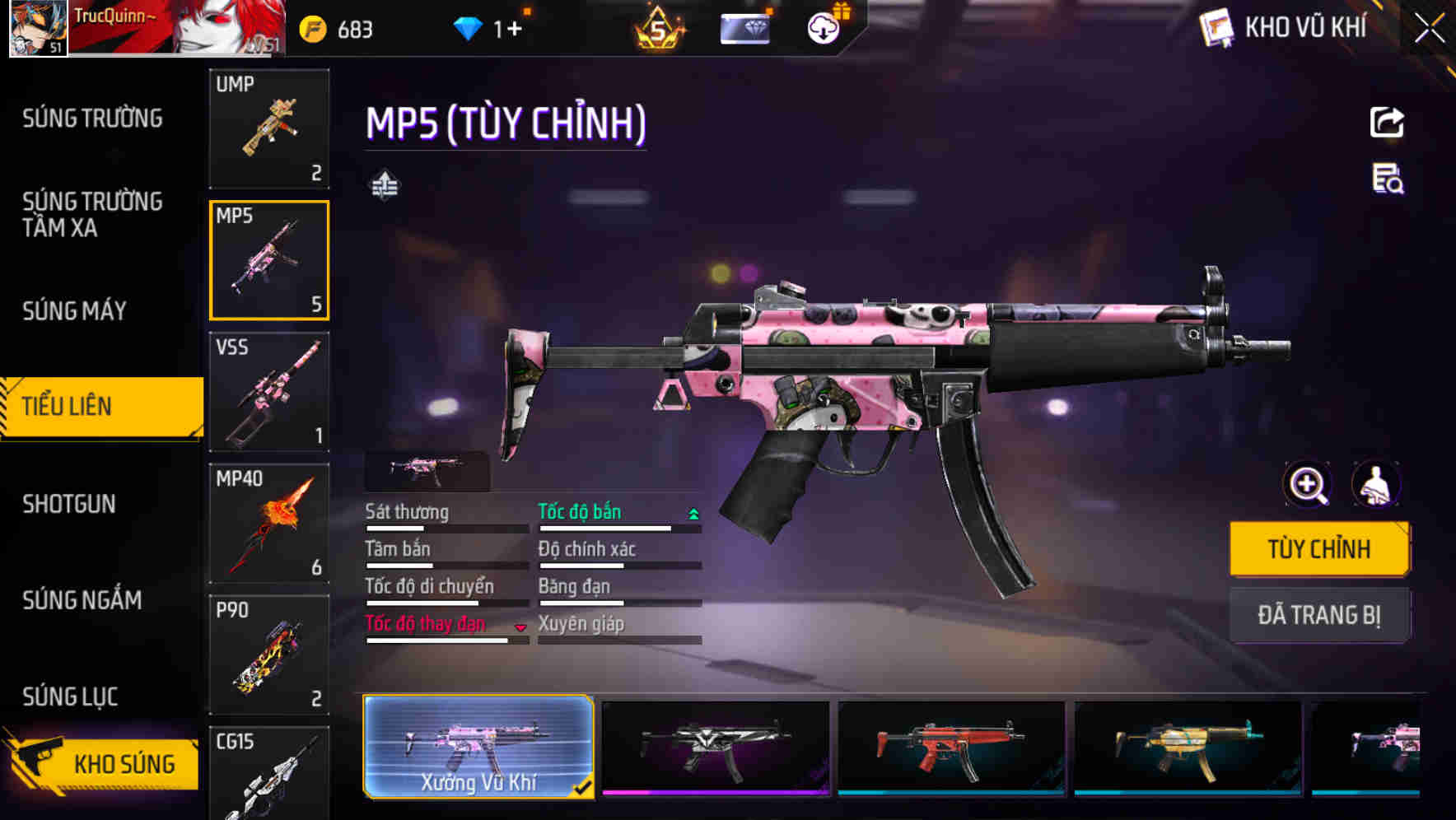This screenshot has width=1456, height=820.
Task: Click the Tùy Chỉnh customize button
Action: 1318,549
